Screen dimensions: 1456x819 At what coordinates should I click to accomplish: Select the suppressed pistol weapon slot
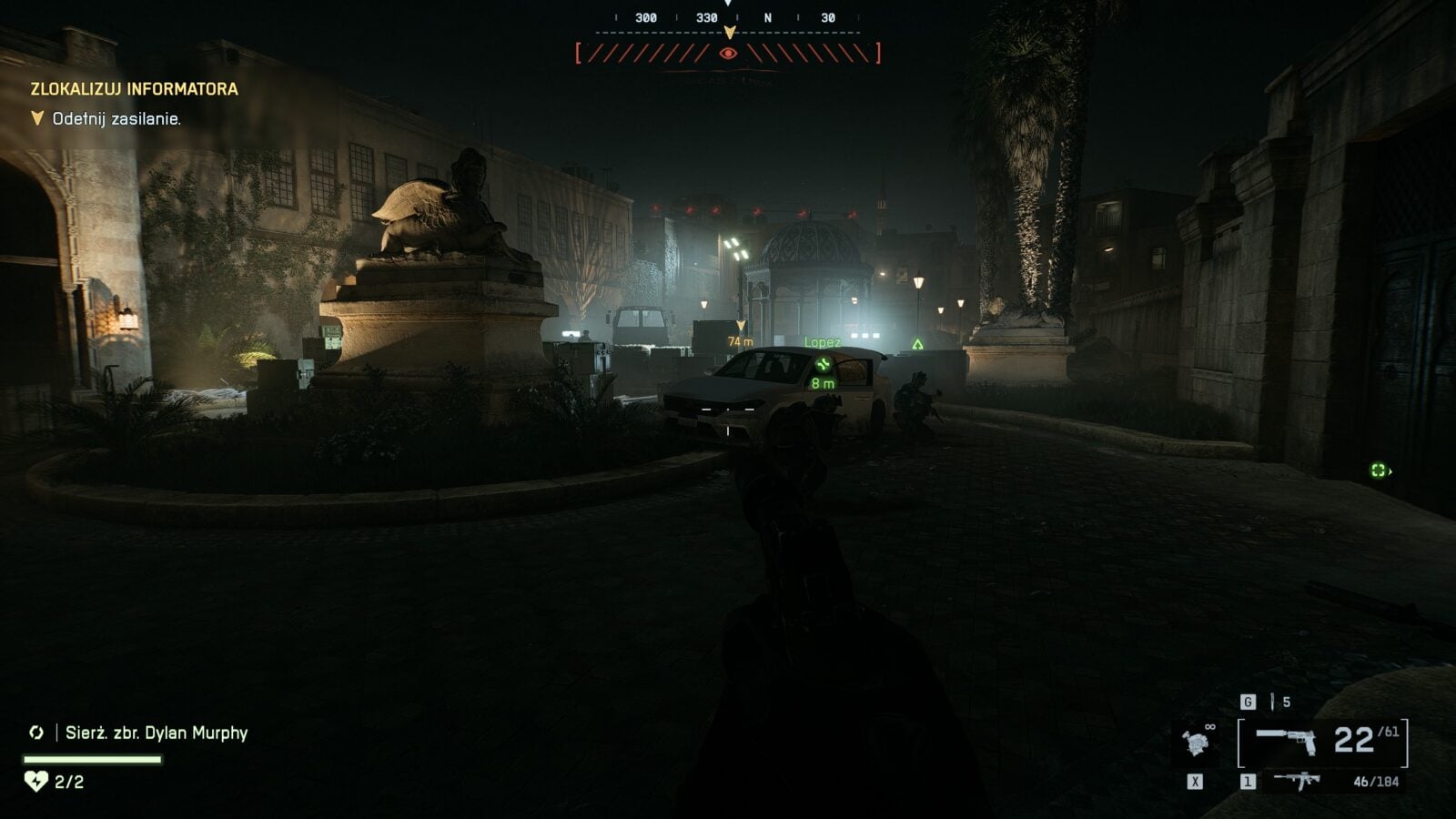pos(1286,741)
